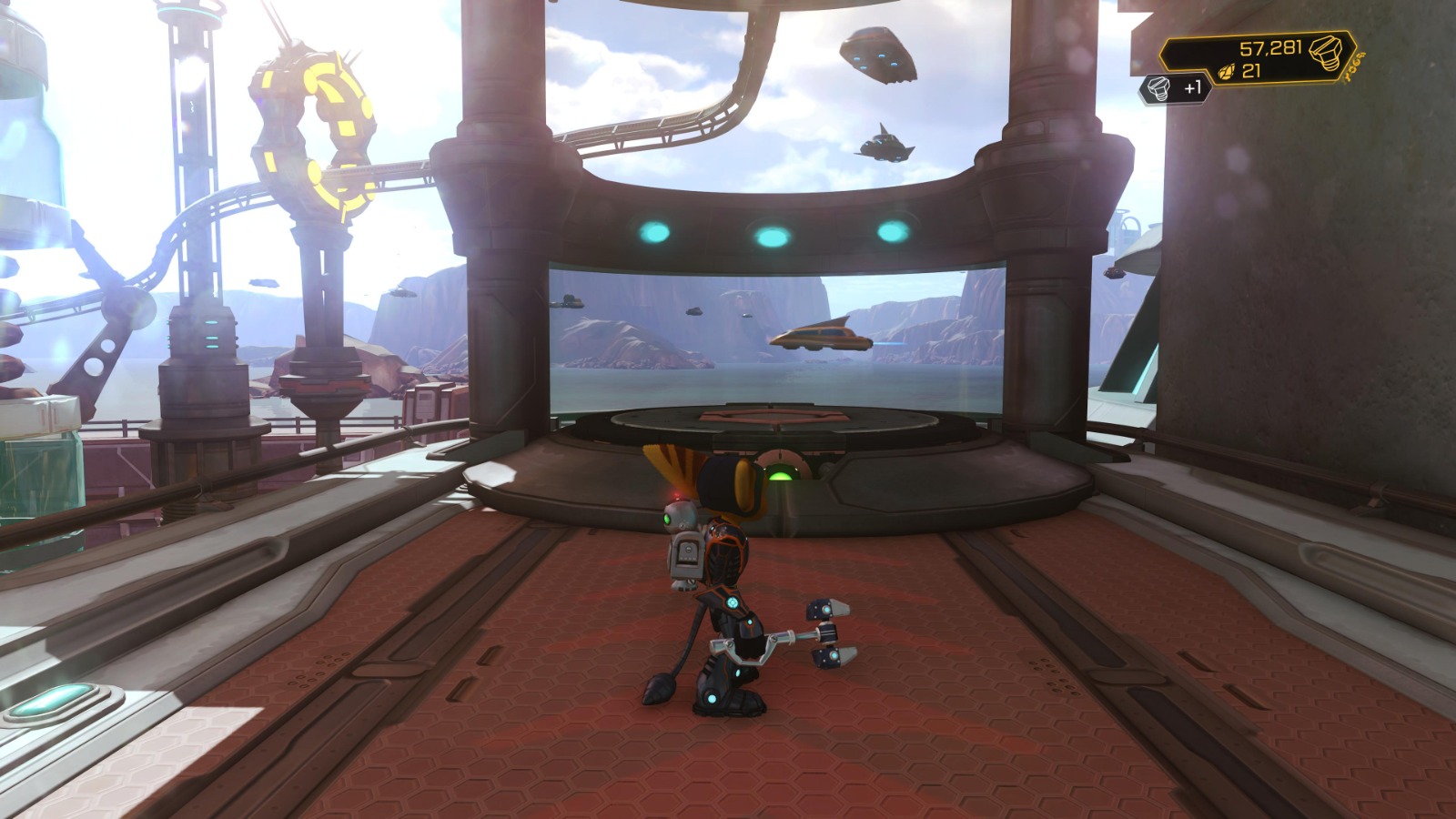Viewport: 1456px width, 819px height.
Task: Select the raritanium count 21 display
Action: (x=1253, y=70)
